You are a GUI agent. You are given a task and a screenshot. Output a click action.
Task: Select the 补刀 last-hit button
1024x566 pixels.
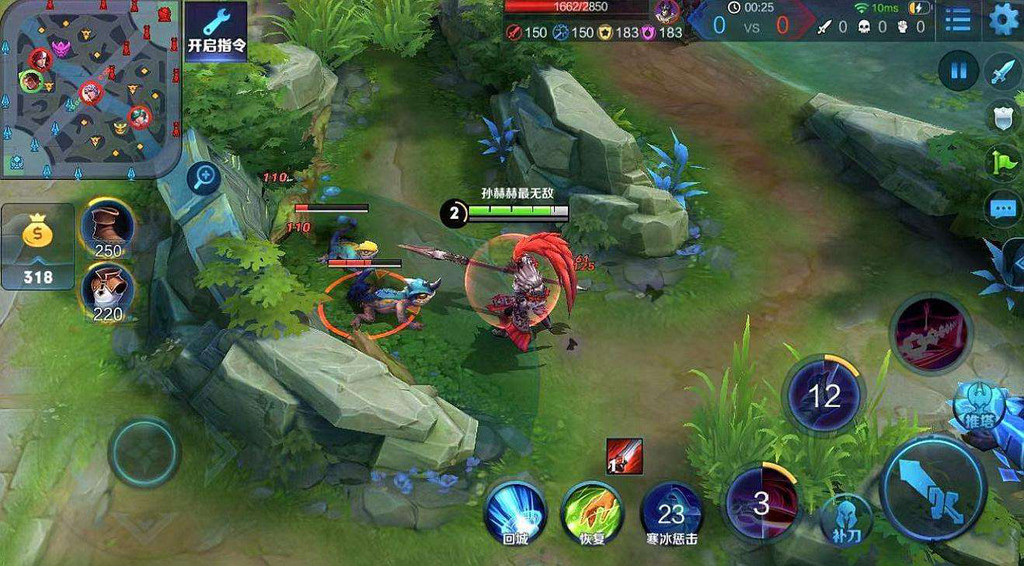(x=846, y=519)
